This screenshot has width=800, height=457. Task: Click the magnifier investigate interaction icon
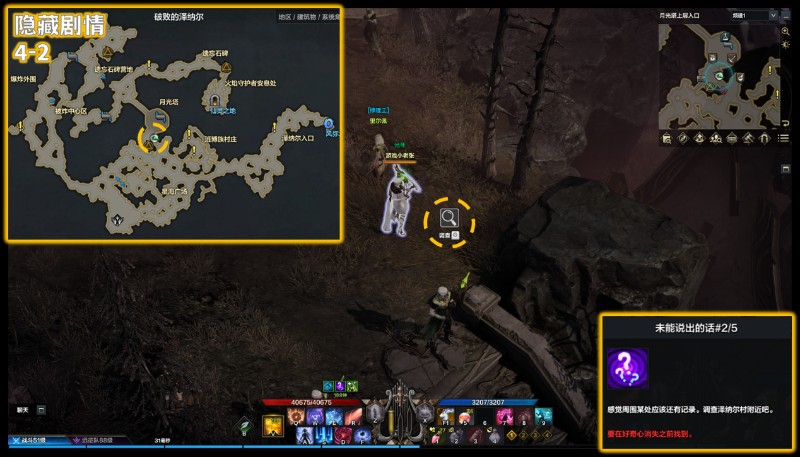pyautogui.click(x=449, y=216)
